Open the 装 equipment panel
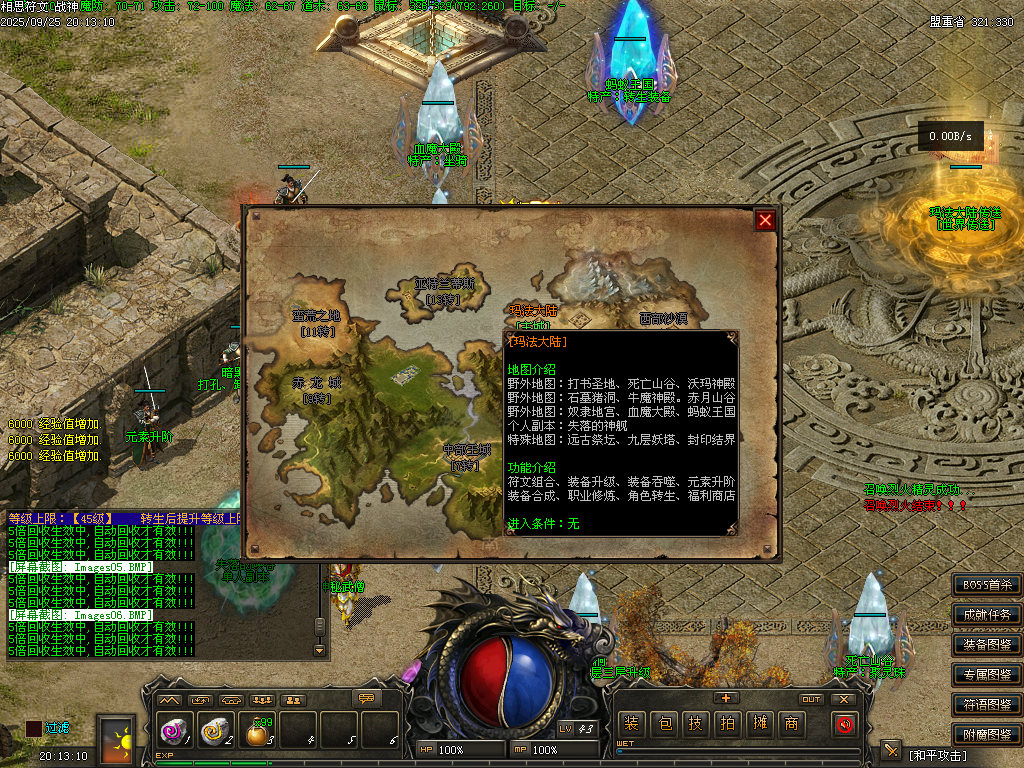Image resolution: width=1024 pixels, height=768 pixels. coord(631,724)
